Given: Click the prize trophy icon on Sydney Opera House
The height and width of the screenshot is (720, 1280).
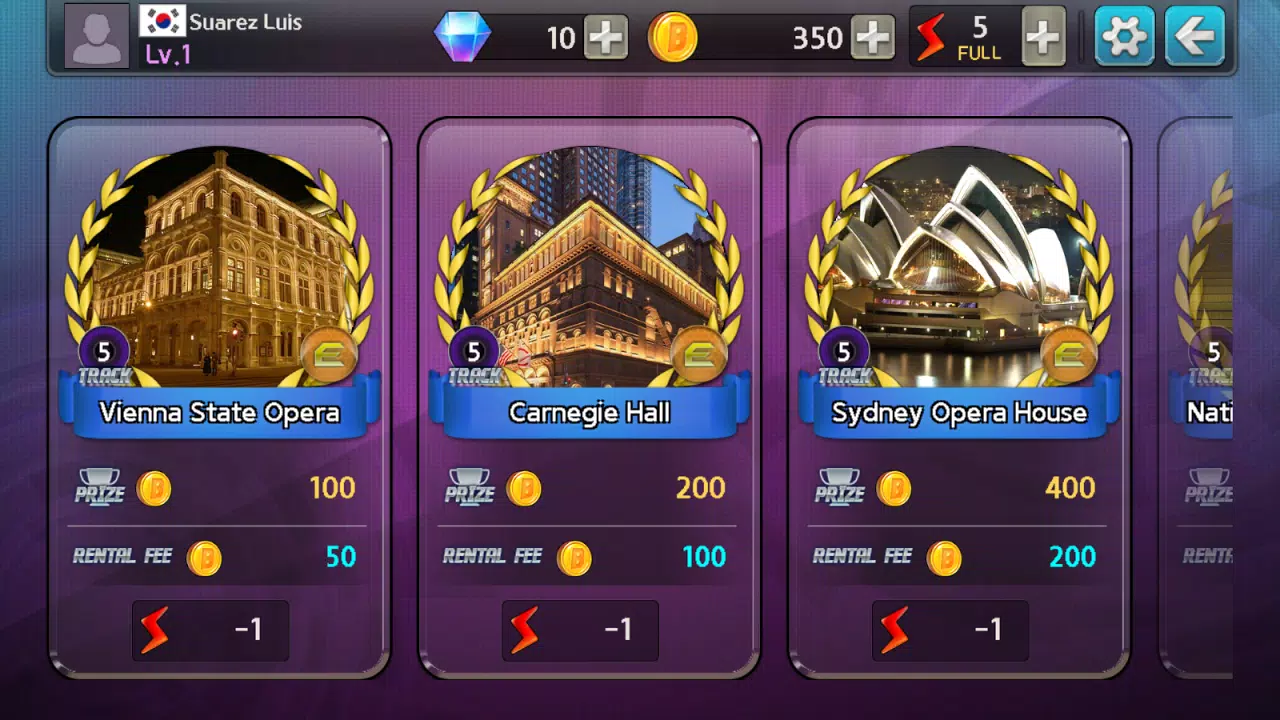Looking at the screenshot, I should point(841,488).
